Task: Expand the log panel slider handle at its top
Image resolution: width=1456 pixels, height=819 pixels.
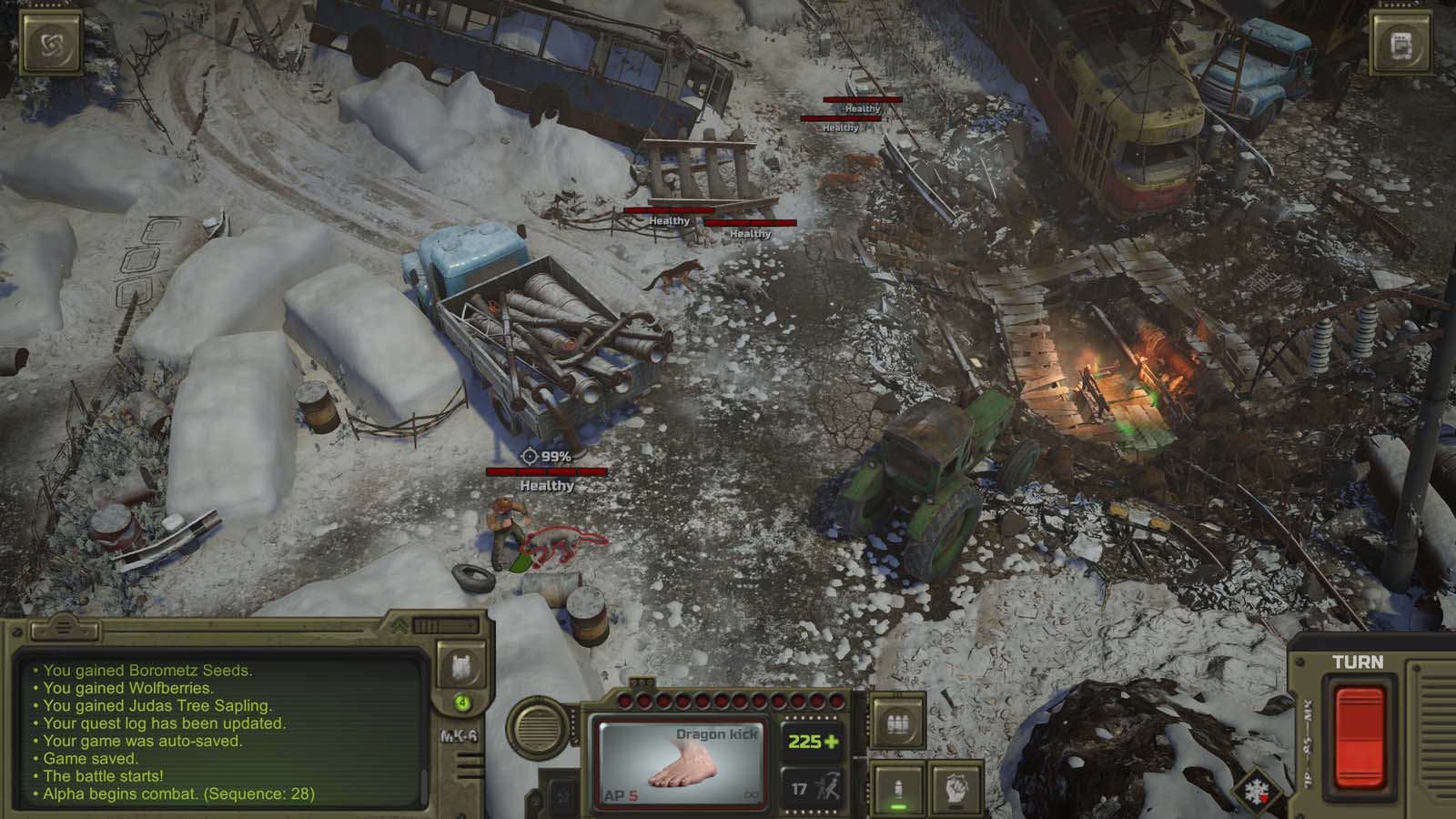Action: [x=64, y=628]
